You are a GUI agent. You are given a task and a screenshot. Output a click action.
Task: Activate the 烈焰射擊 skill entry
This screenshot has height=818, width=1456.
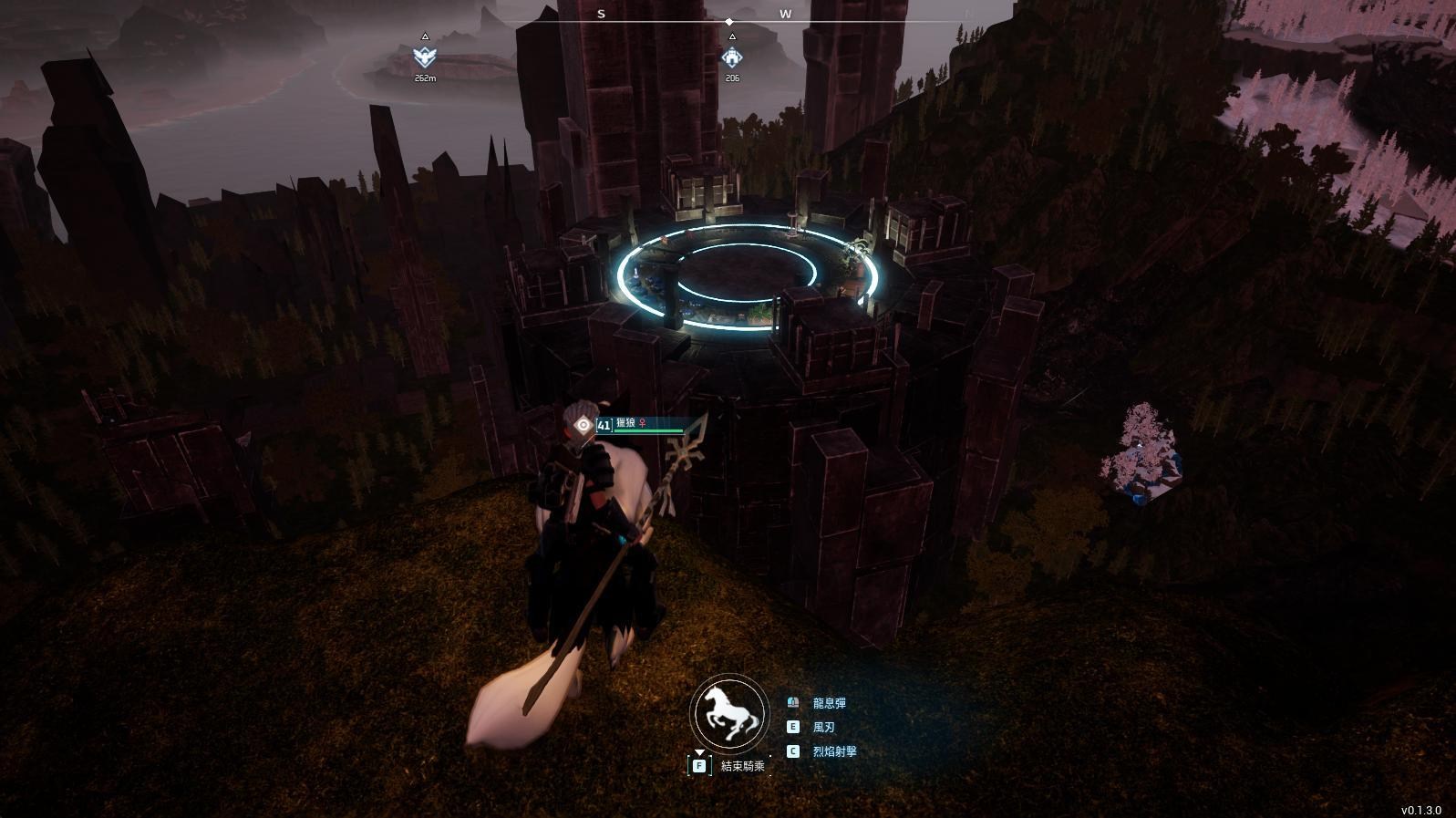click(x=833, y=751)
